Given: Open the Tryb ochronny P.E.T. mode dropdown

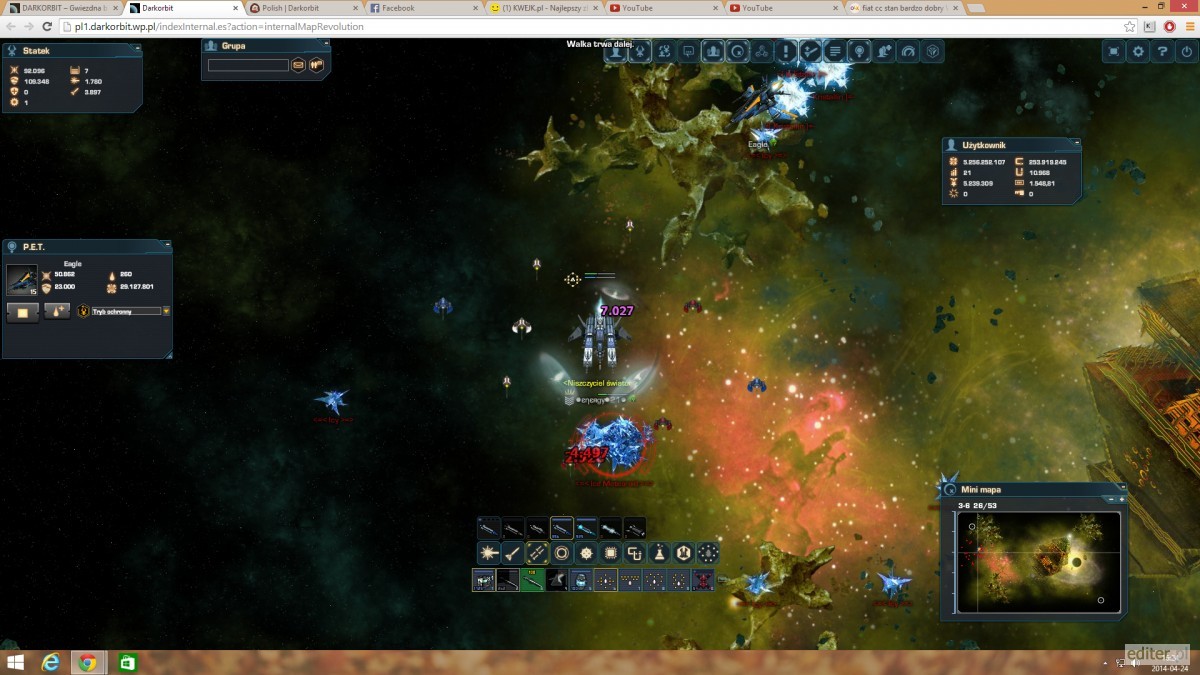Looking at the screenshot, I should pos(166,311).
